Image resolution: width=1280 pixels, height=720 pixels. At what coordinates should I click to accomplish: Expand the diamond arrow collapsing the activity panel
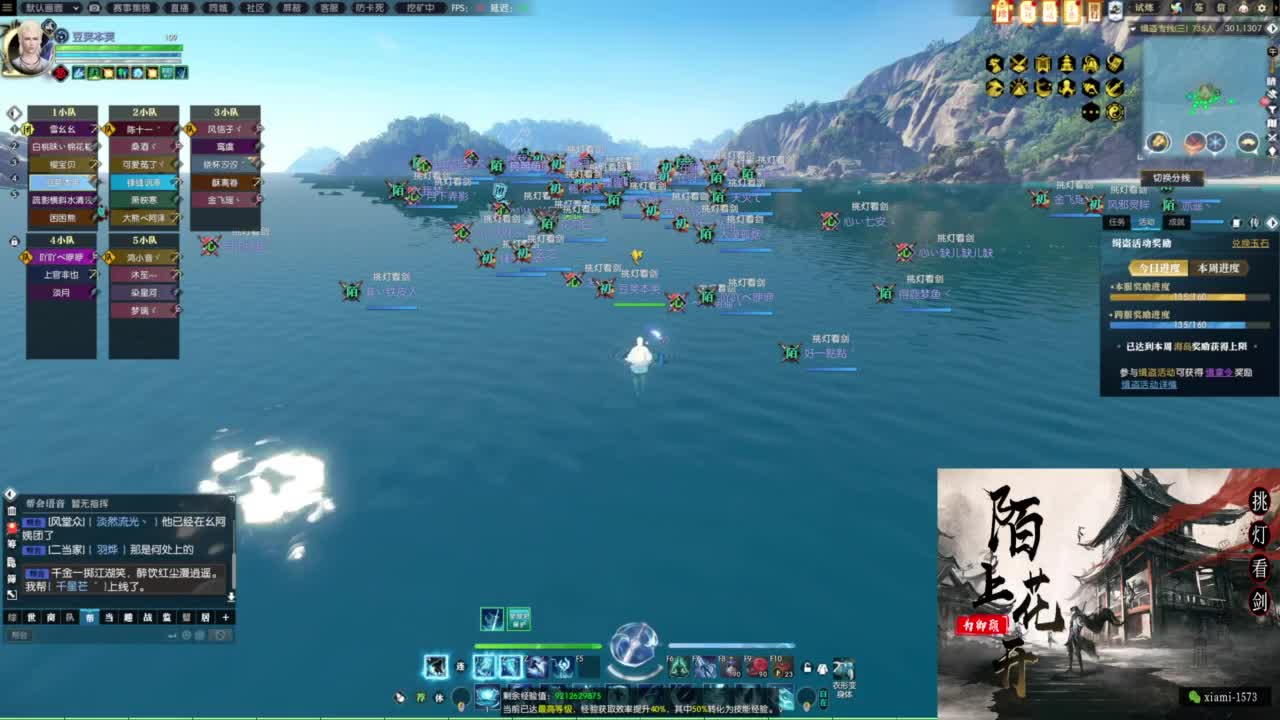tap(1270, 224)
